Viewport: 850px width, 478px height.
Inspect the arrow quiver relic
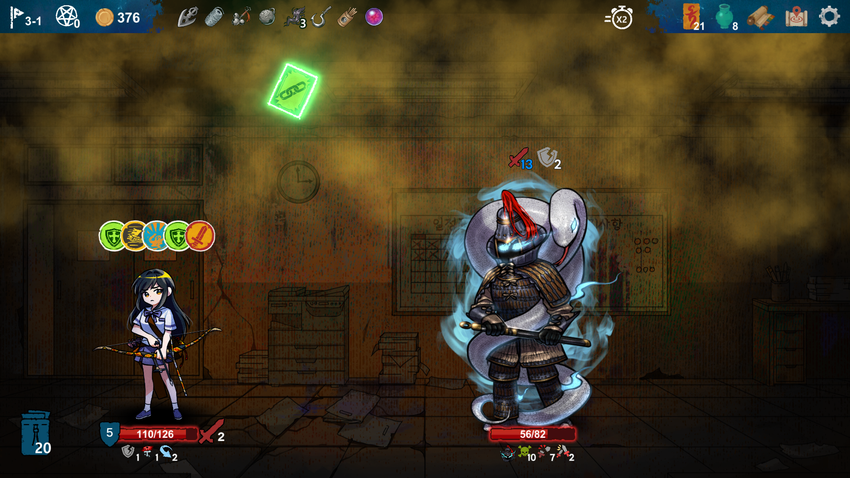coord(345,16)
